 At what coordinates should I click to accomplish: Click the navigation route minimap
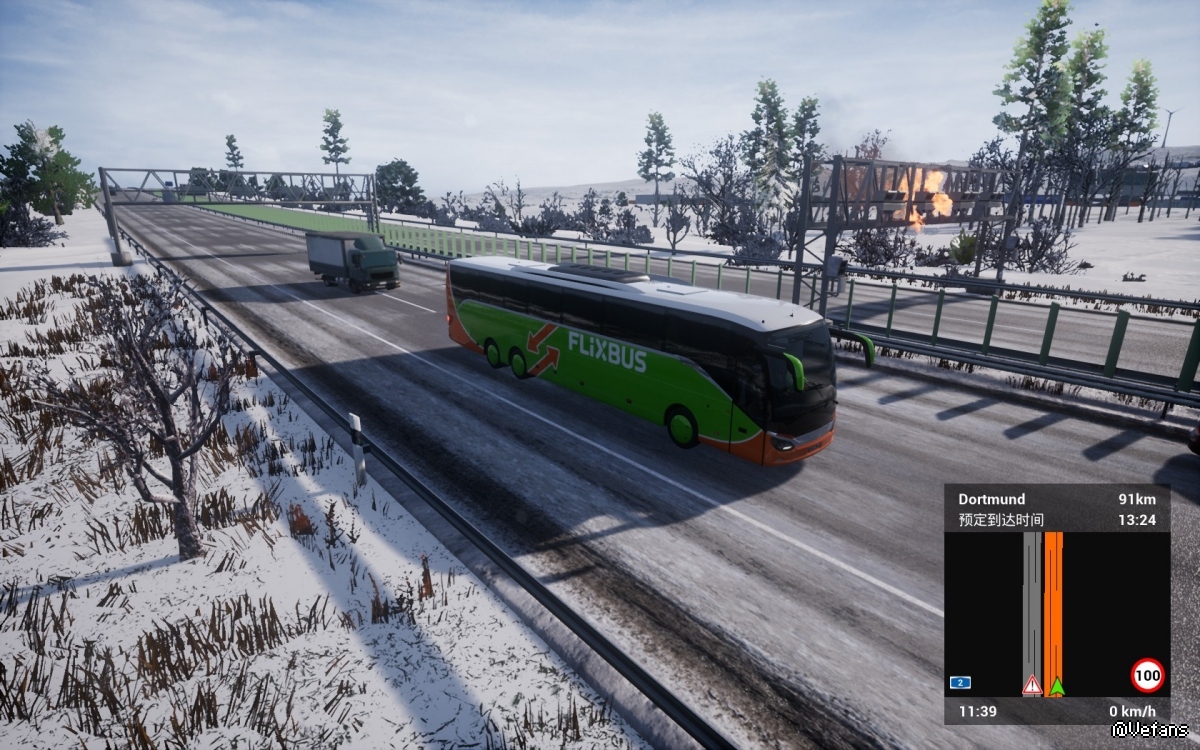(x=1056, y=614)
